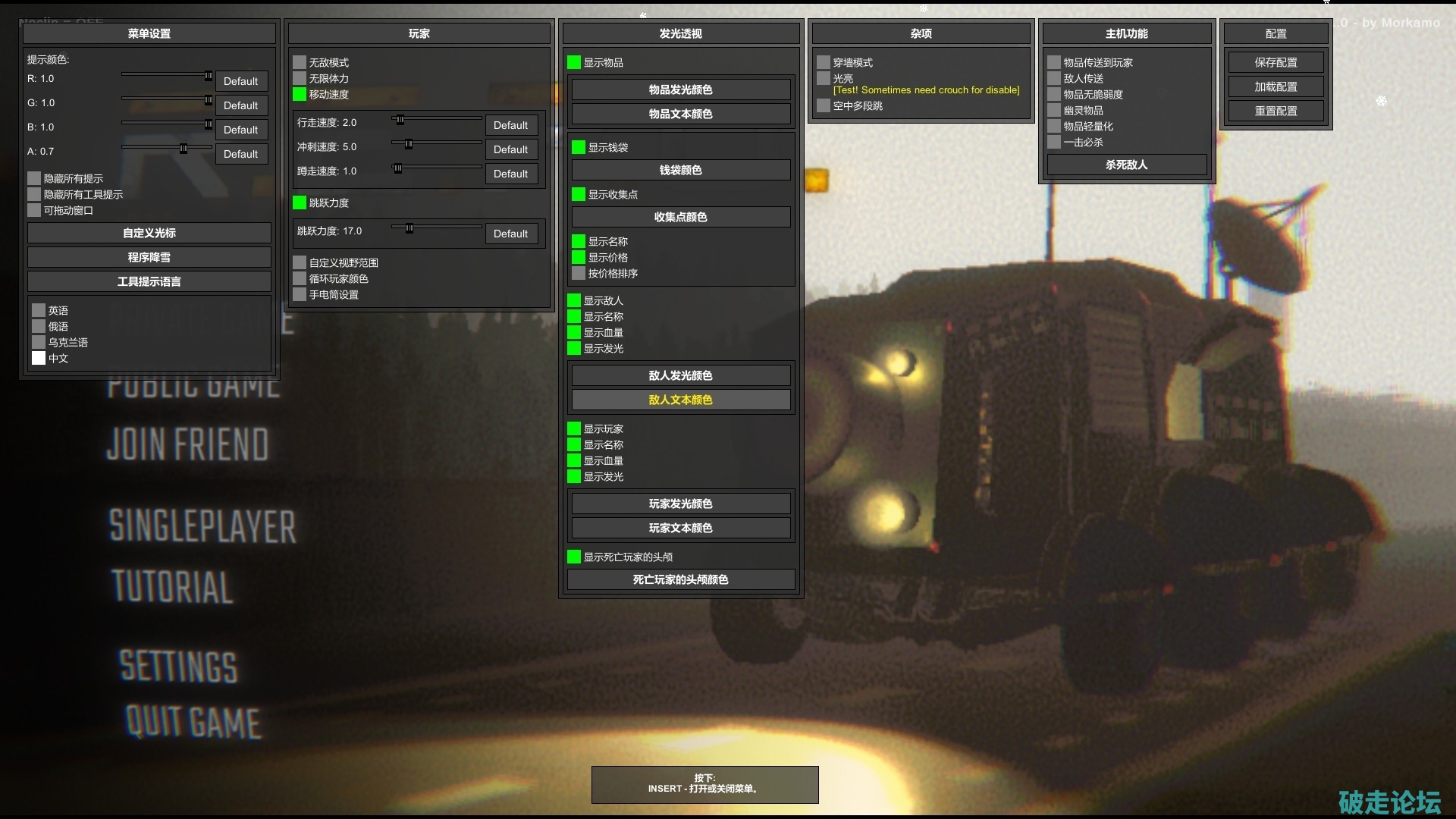Open 物品发光颜色 color picker
1456x819 pixels.
680,90
